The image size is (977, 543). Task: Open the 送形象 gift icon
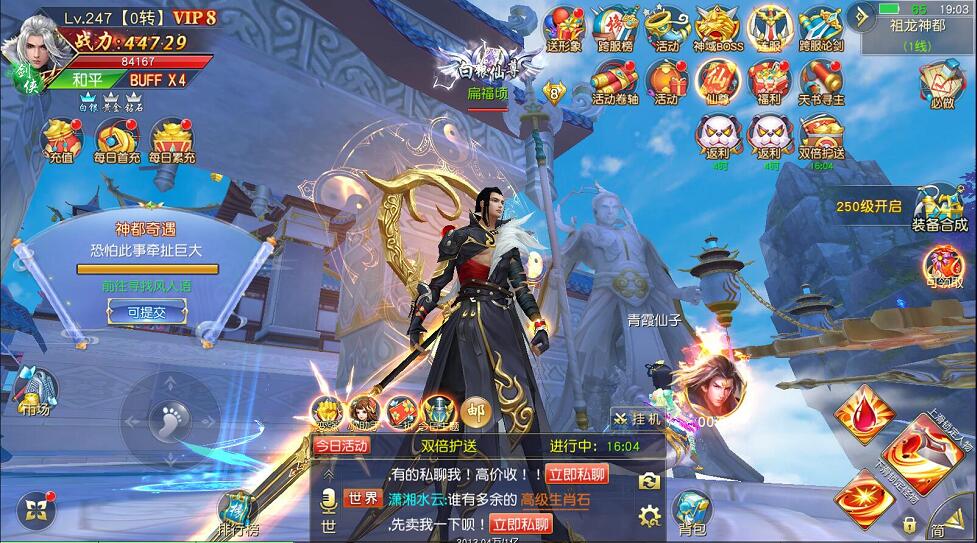pos(564,27)
